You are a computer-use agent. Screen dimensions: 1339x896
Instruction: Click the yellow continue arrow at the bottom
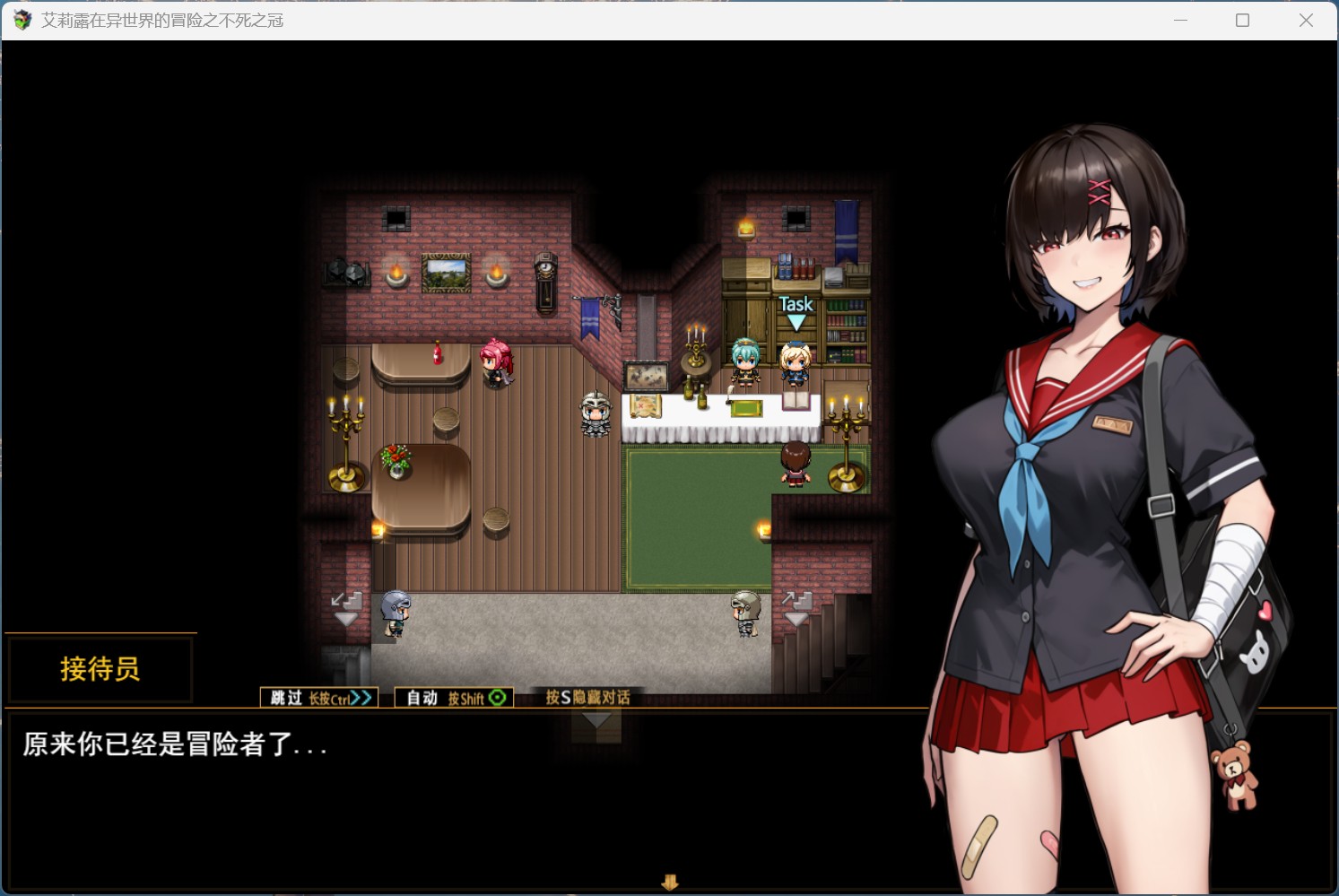670,882
